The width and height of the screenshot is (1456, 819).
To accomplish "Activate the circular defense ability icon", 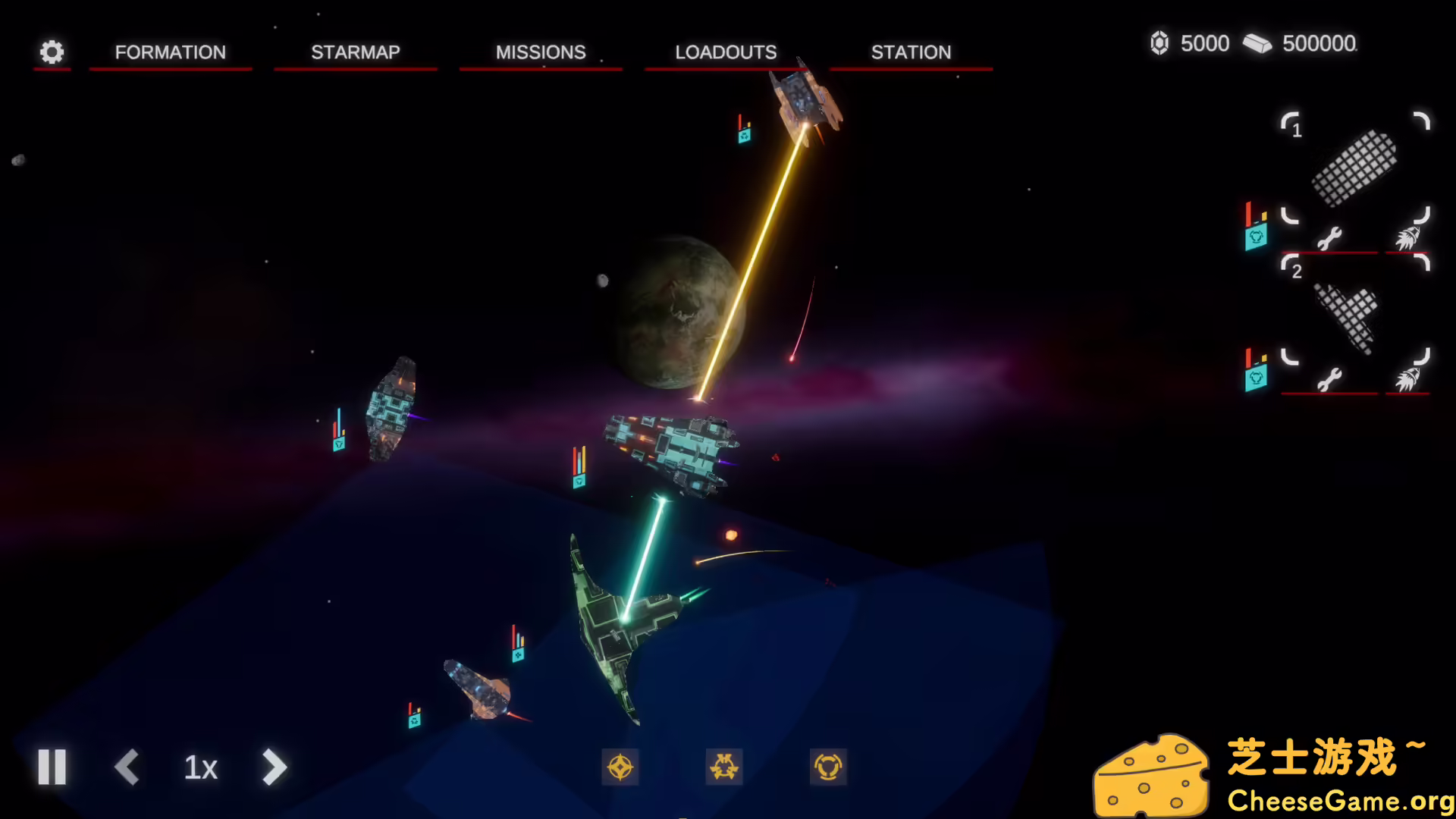I will (830, 767).
